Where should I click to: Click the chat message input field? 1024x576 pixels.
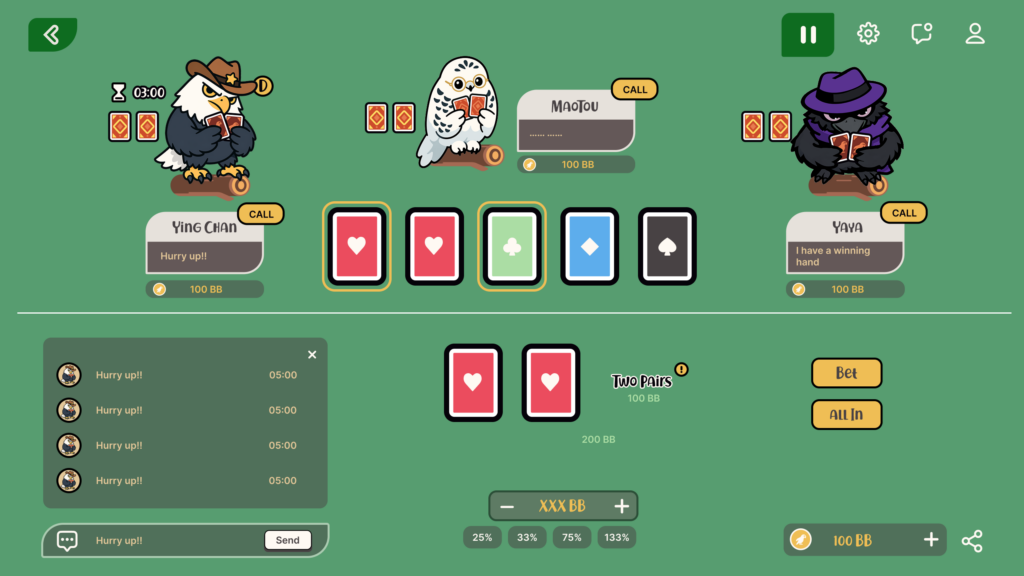coord(170,541)
